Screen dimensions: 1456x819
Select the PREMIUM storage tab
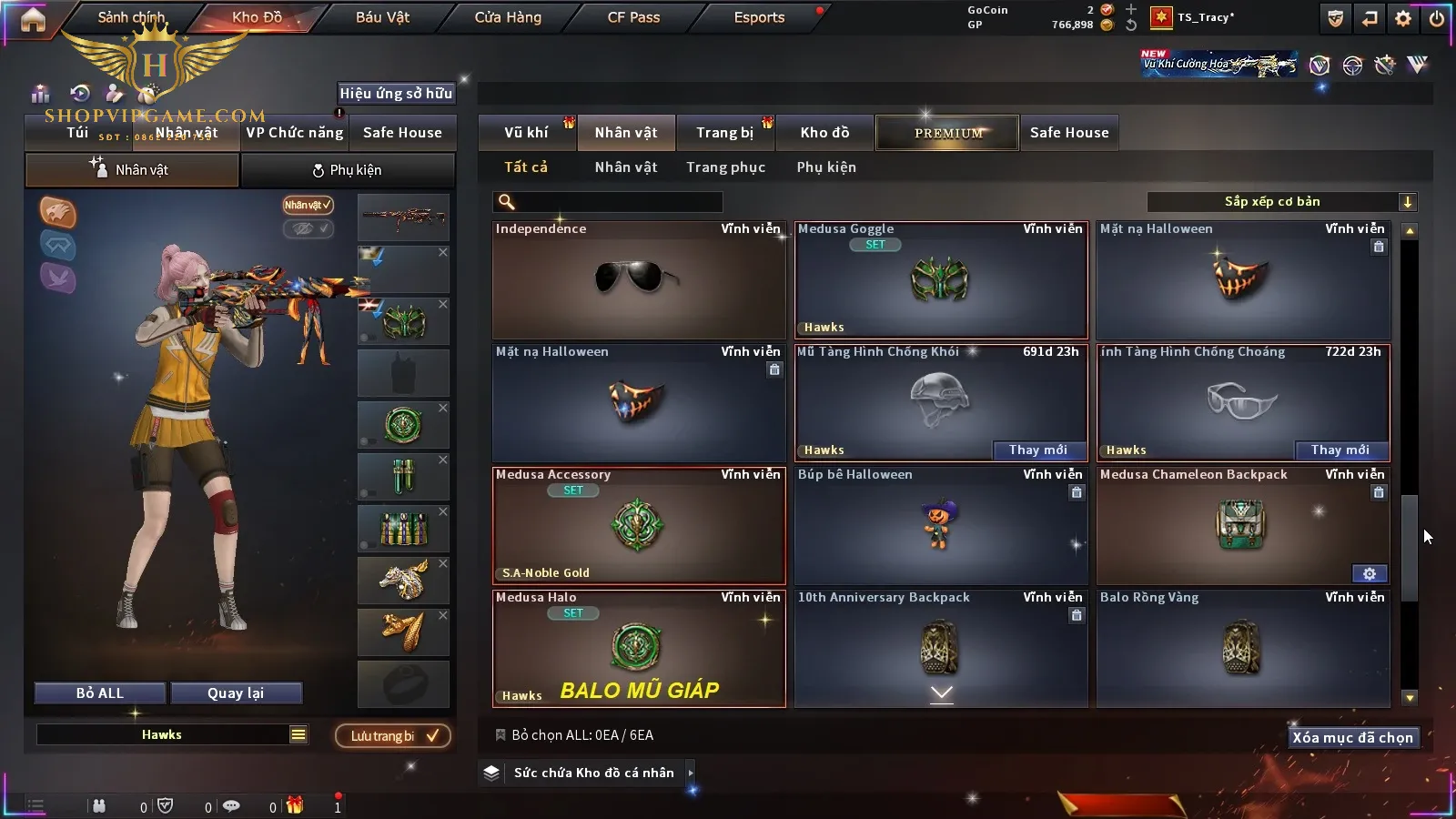(948, 133)
